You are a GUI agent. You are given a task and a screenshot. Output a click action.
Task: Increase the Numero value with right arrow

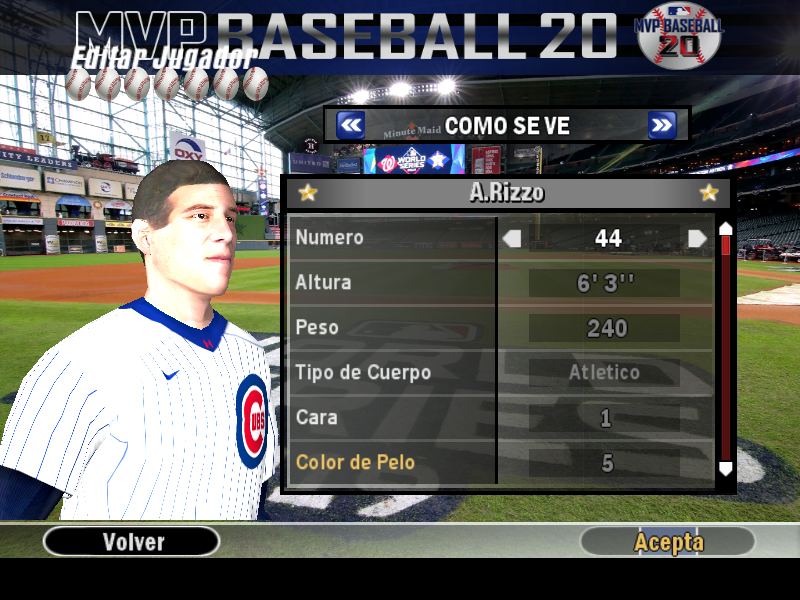coord(697,238)
